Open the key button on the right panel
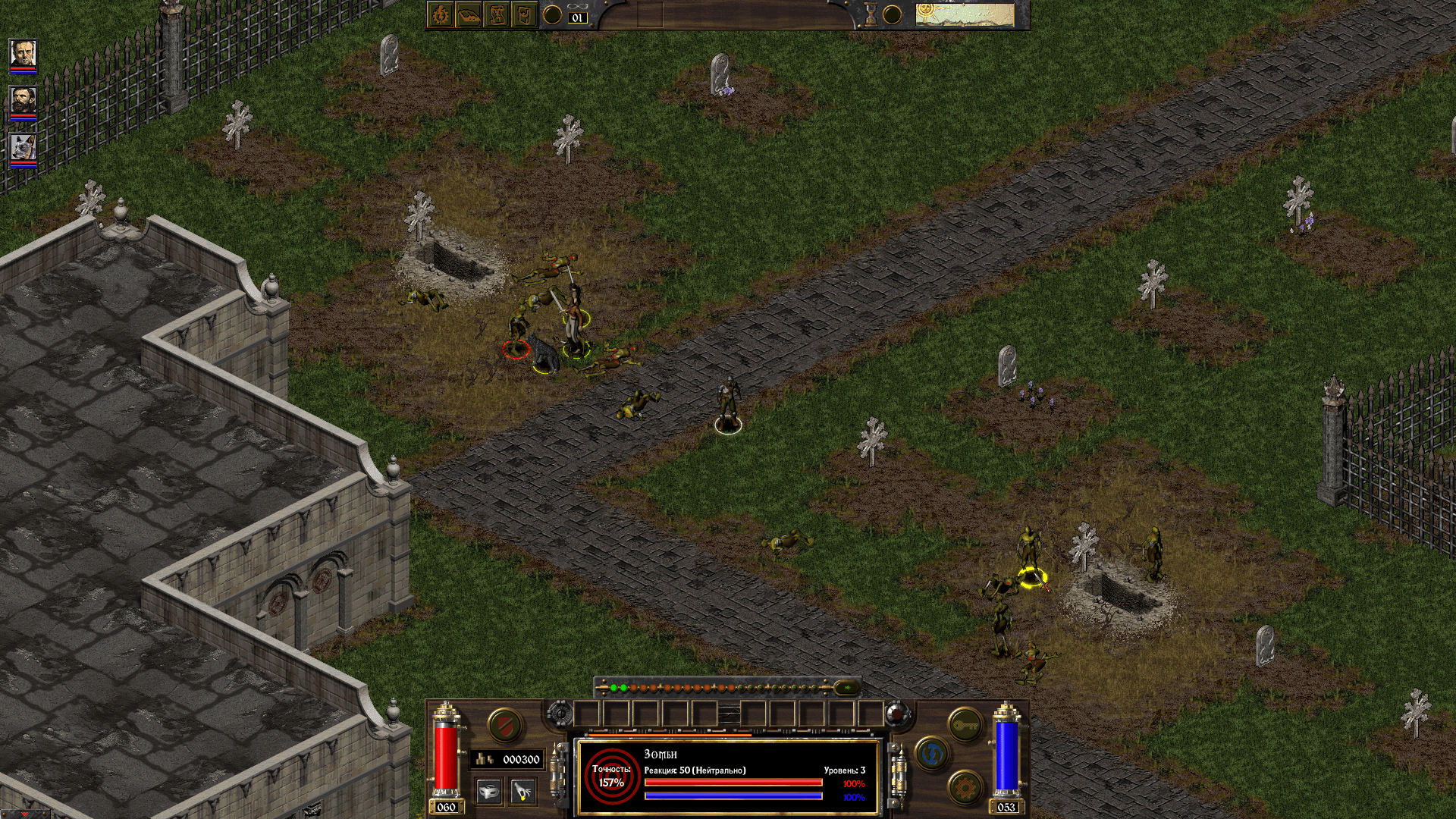This screenshot has height=819, width=1456. coord(965,725)
